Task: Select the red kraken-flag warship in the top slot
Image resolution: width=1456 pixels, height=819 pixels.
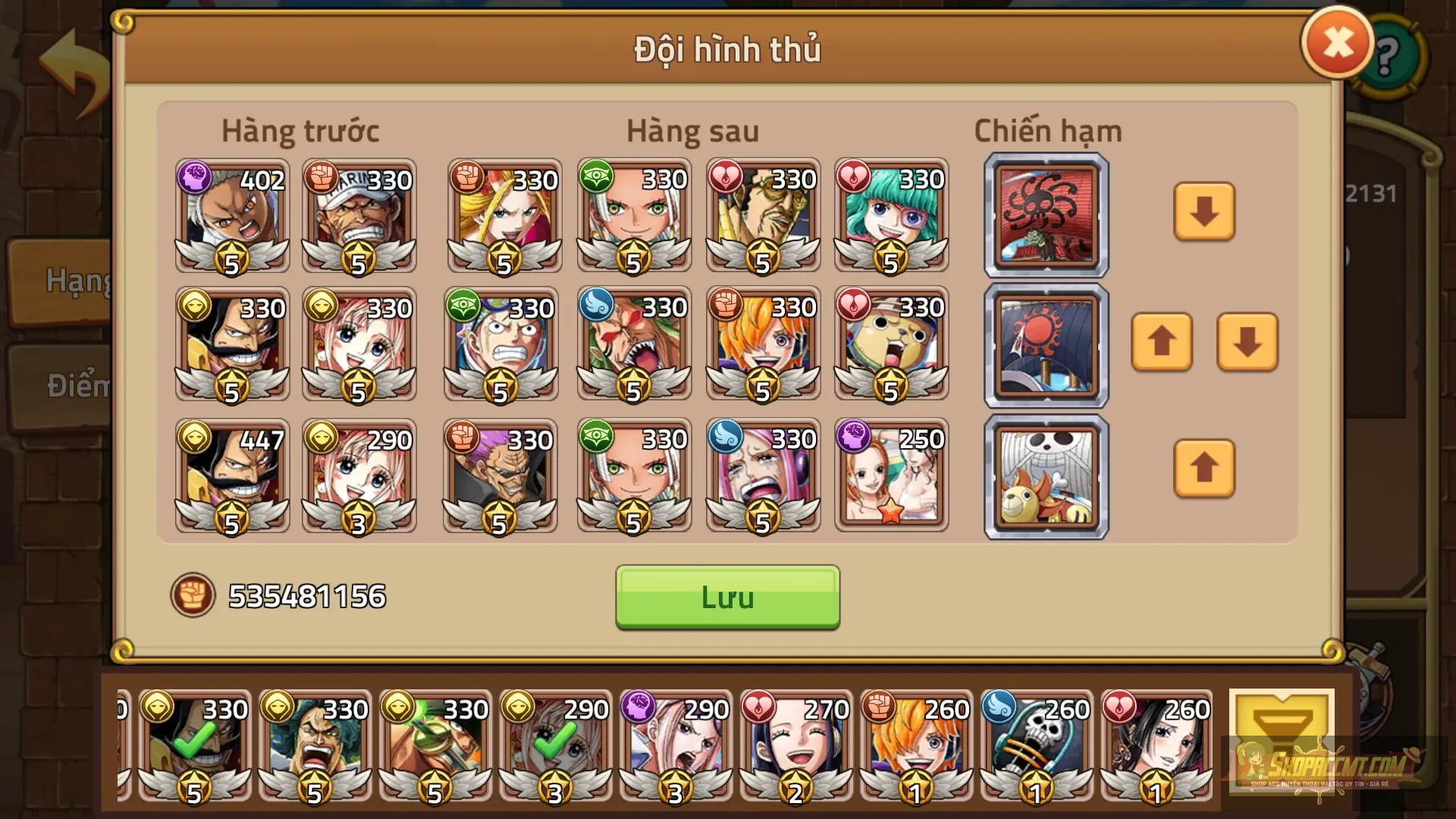Action: click(x=1046, y=215)
